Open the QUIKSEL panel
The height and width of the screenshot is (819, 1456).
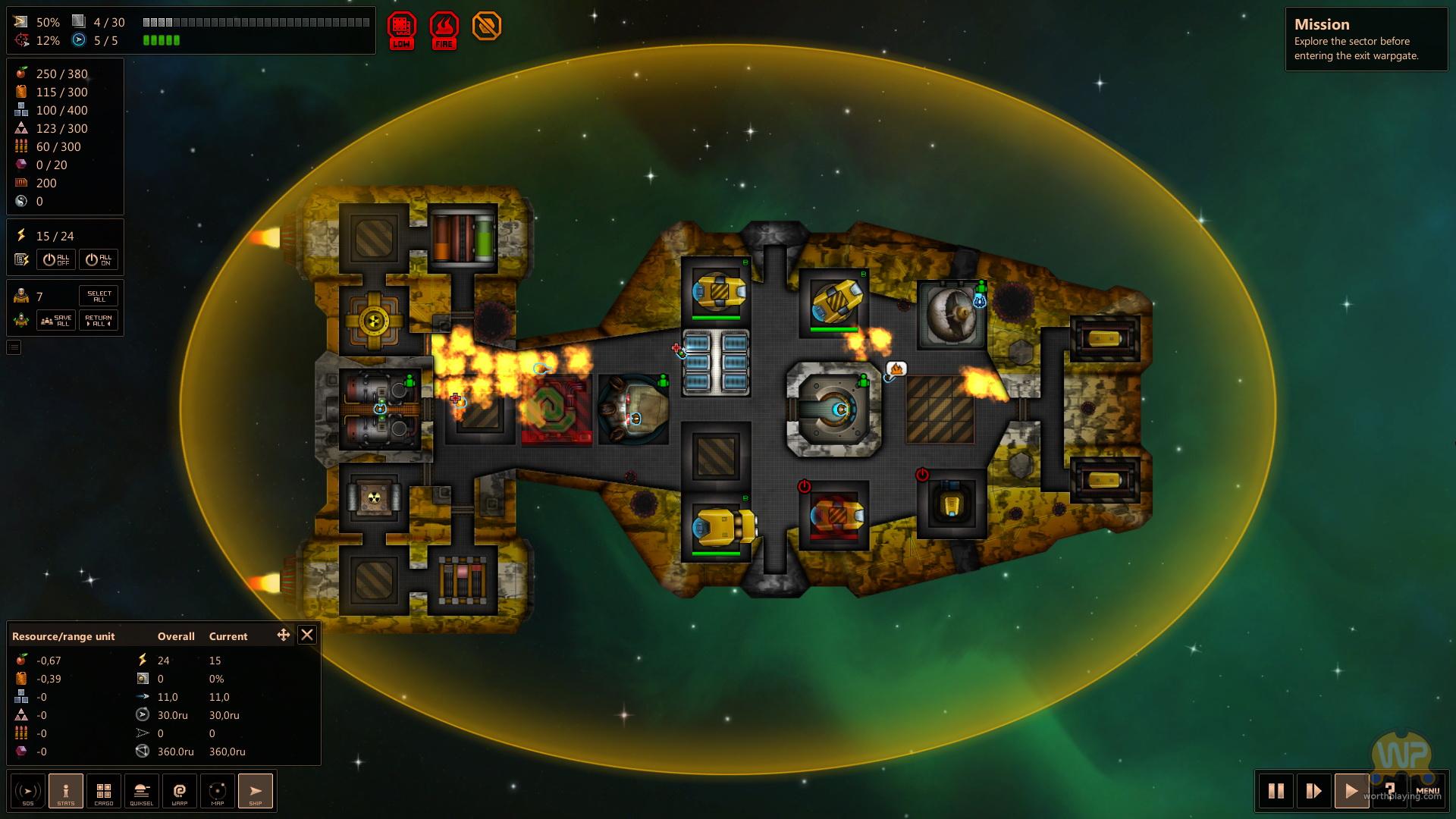(x=142, y=791)
